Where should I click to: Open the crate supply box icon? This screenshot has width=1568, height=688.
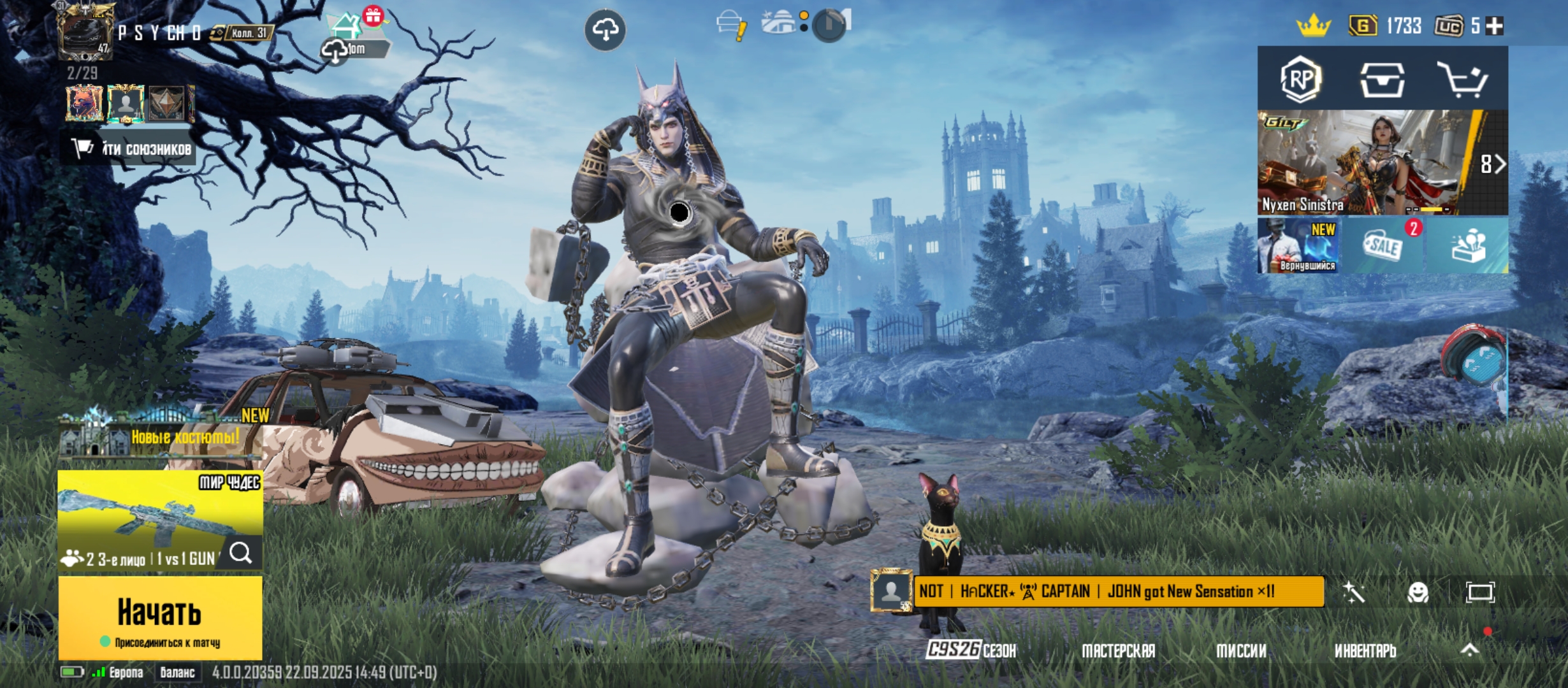[1382, 80]
